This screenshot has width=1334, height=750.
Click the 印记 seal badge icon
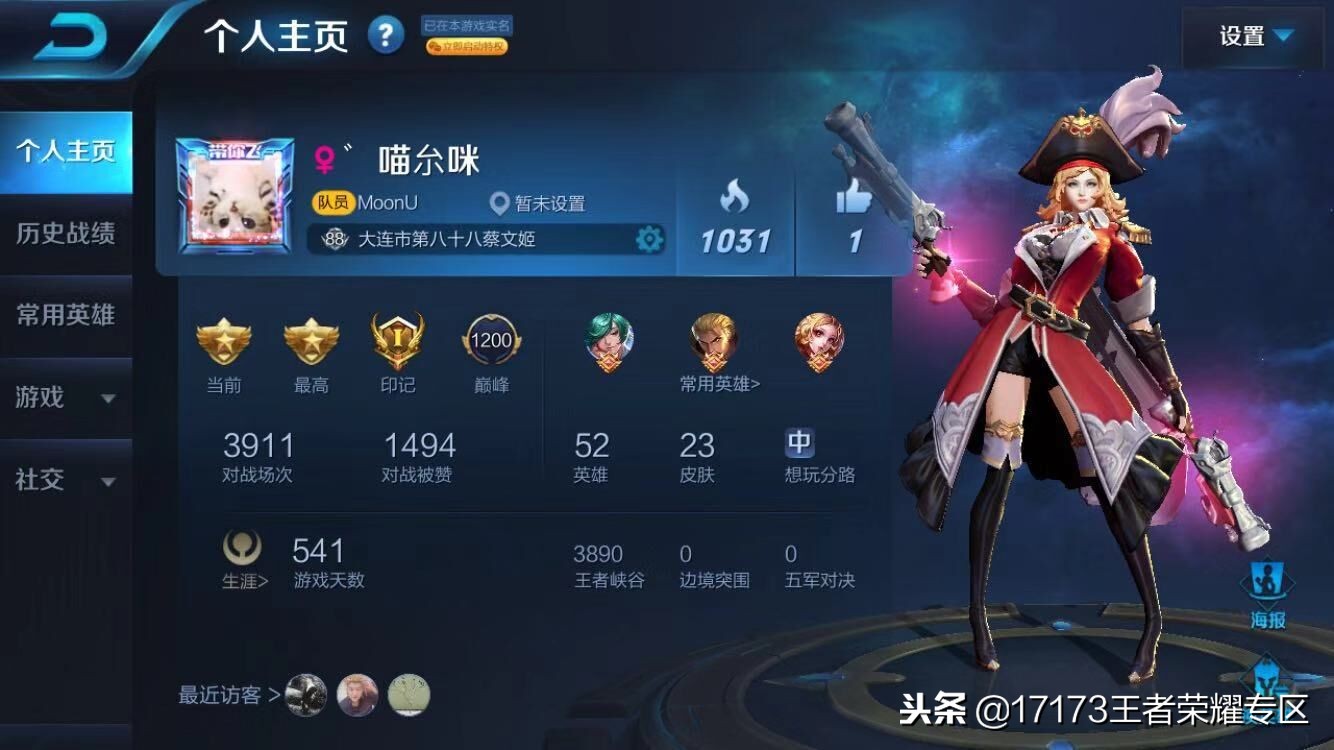396,340
